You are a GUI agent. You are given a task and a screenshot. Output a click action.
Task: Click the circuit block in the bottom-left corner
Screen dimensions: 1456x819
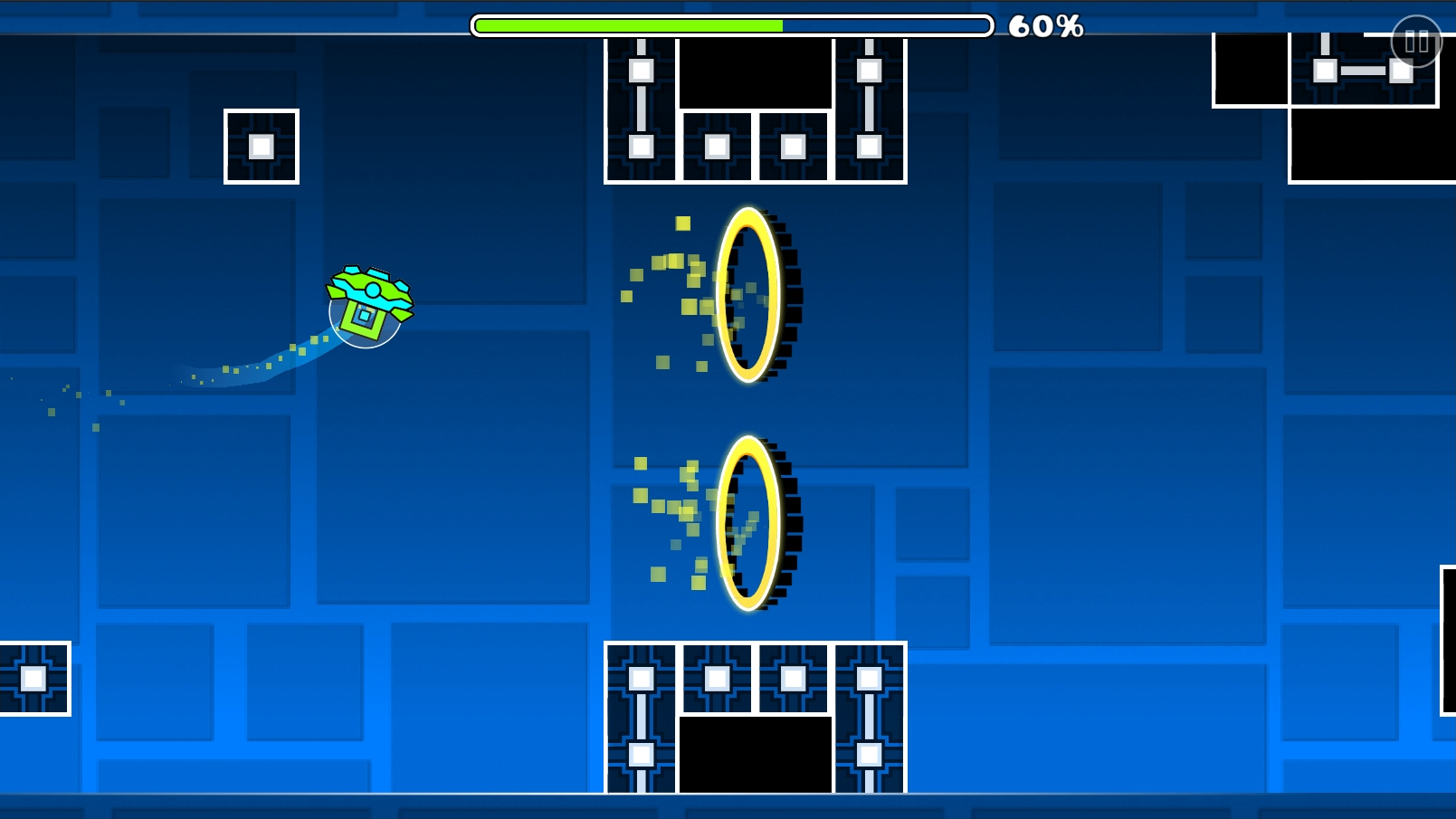pos(34,677)
